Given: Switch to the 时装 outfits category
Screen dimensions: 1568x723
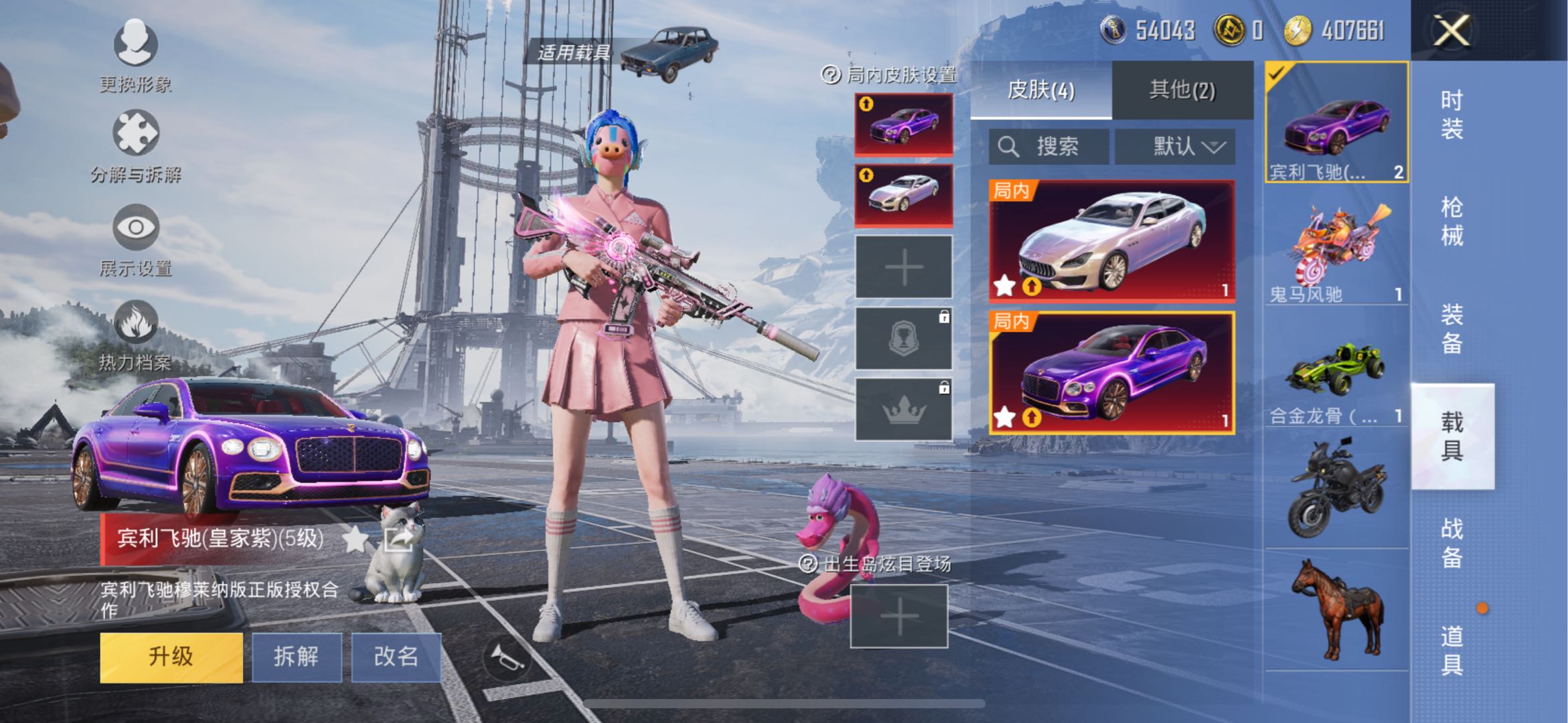Looking at the screenshot, I should point(1452,114).
